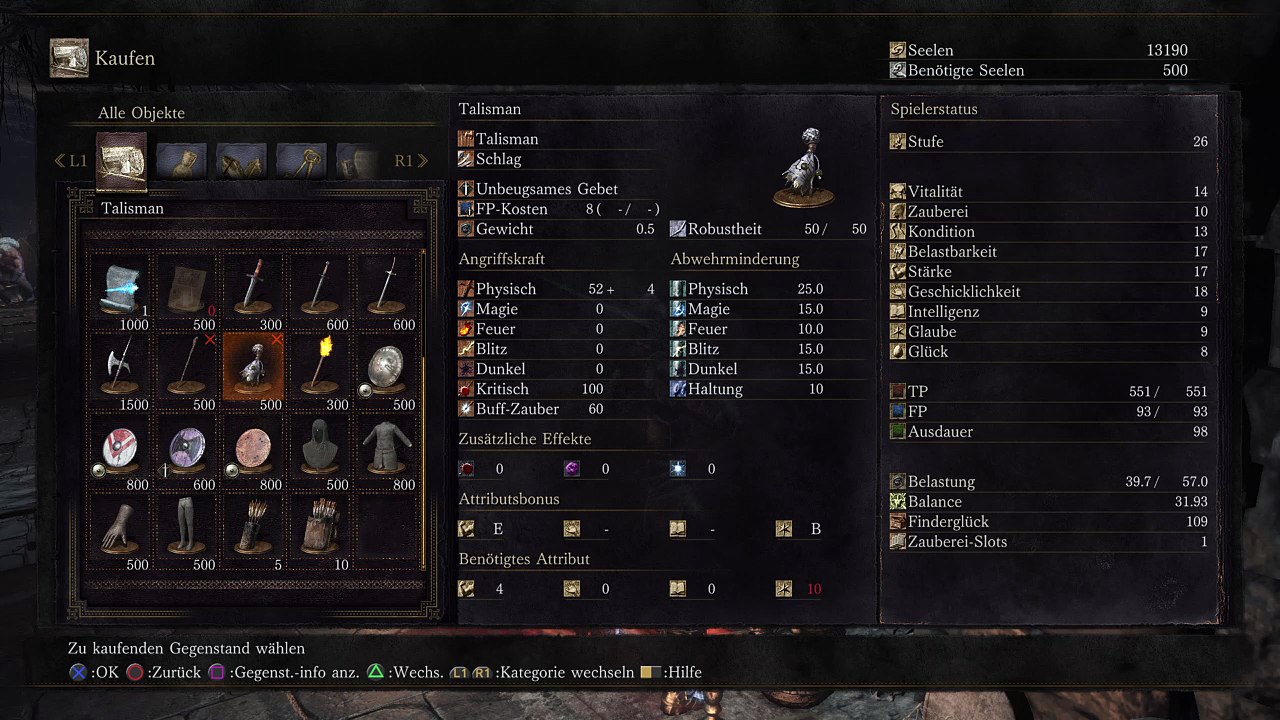Viewport: 1280px width, 720px height.
Task: Select the pink round leather shield
Action: (254, 448)
